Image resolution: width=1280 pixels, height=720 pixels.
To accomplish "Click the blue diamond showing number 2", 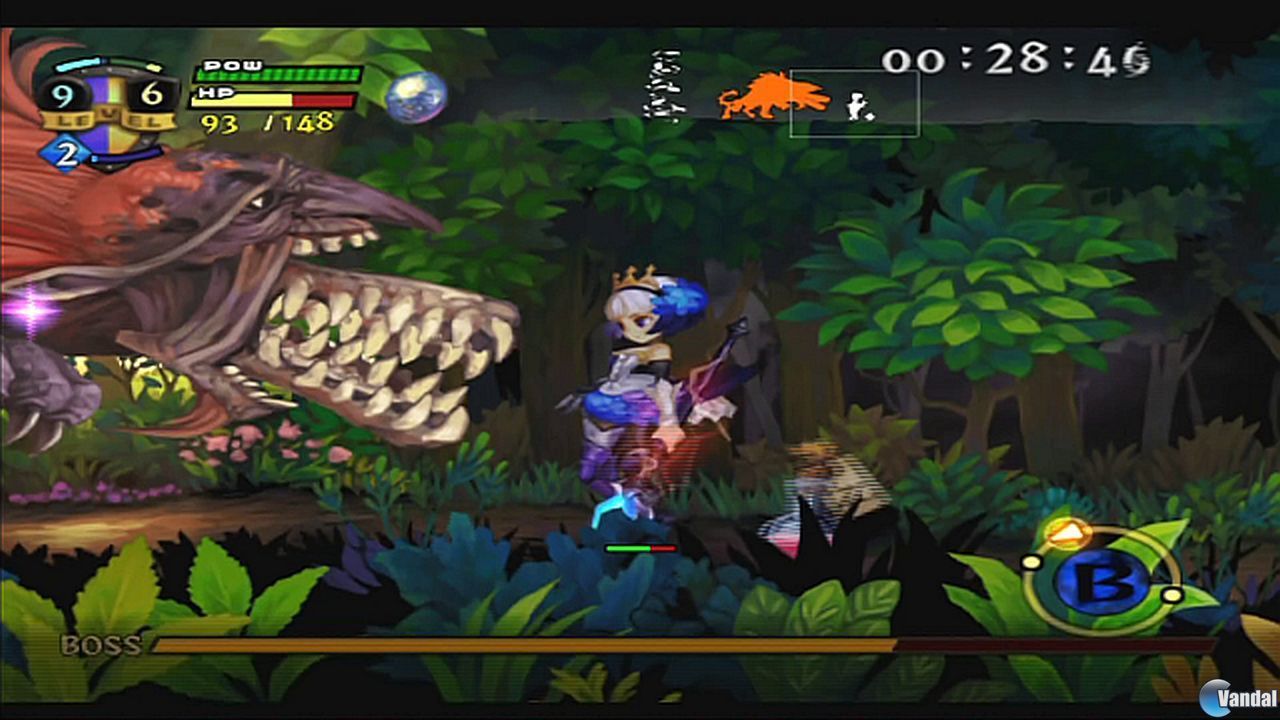I will click(66, 150).
